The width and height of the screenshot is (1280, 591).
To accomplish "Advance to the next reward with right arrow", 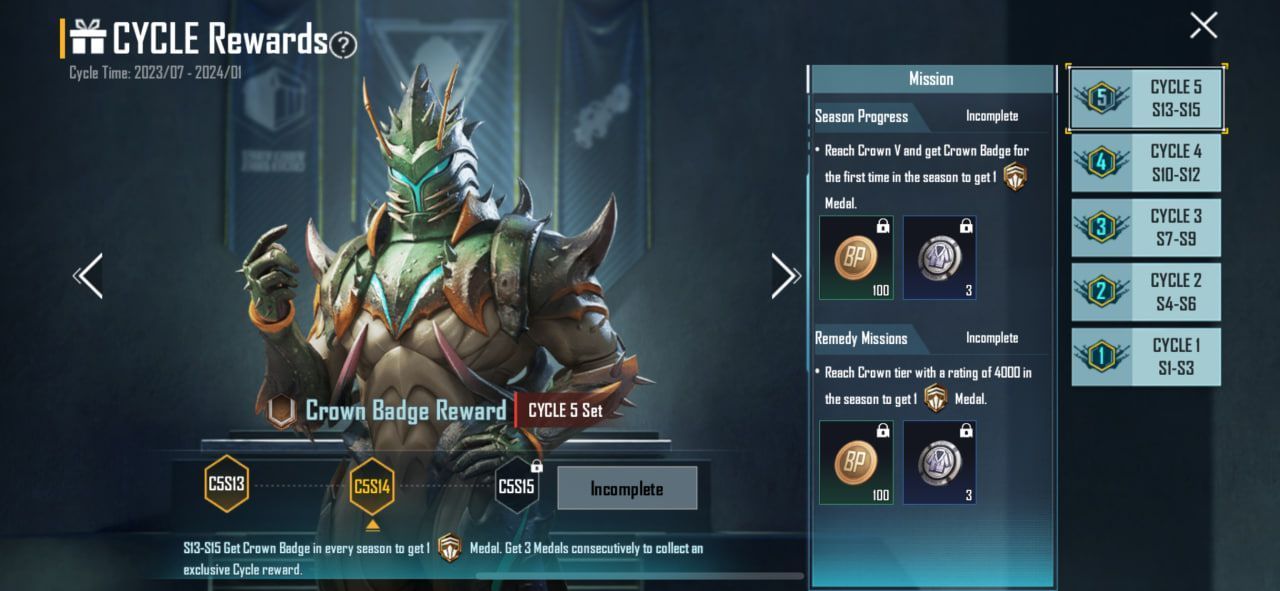I will click(785, 276).
